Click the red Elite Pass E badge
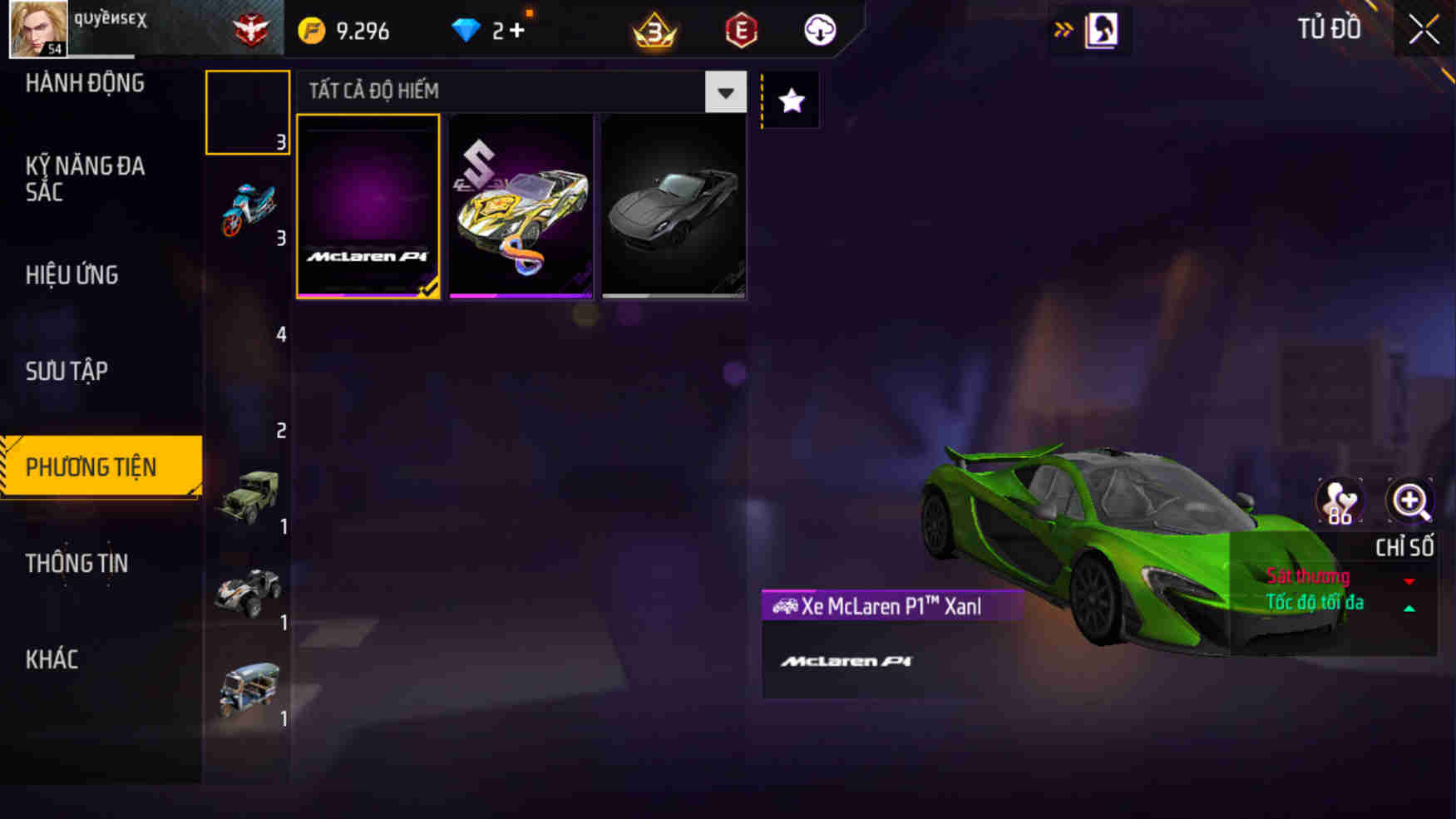 pos(743,30)
